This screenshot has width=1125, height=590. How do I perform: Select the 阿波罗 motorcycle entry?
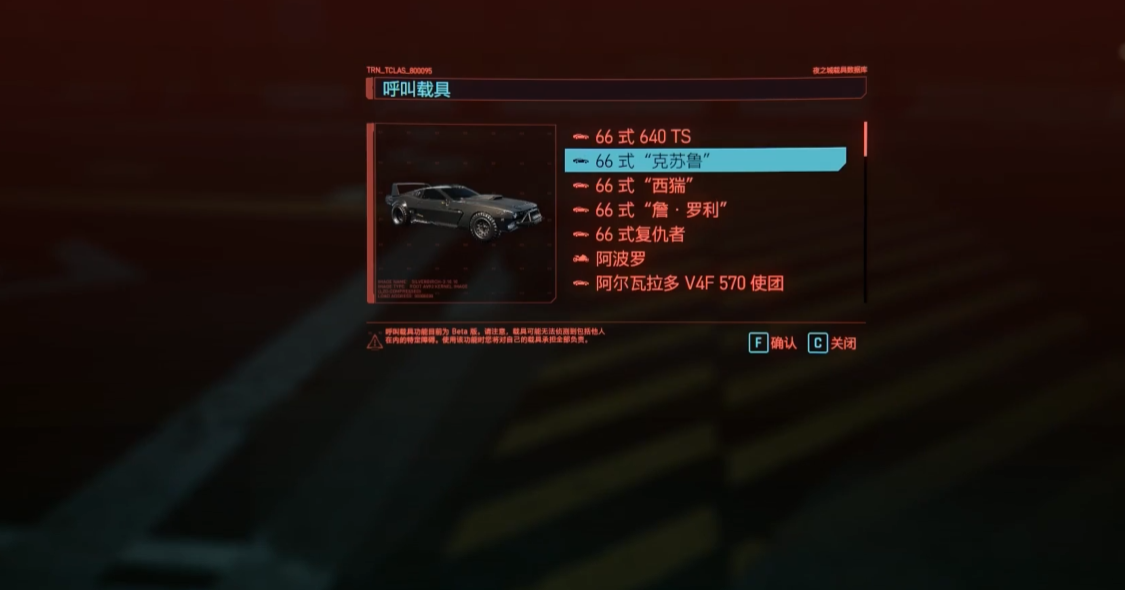[621, 259]
